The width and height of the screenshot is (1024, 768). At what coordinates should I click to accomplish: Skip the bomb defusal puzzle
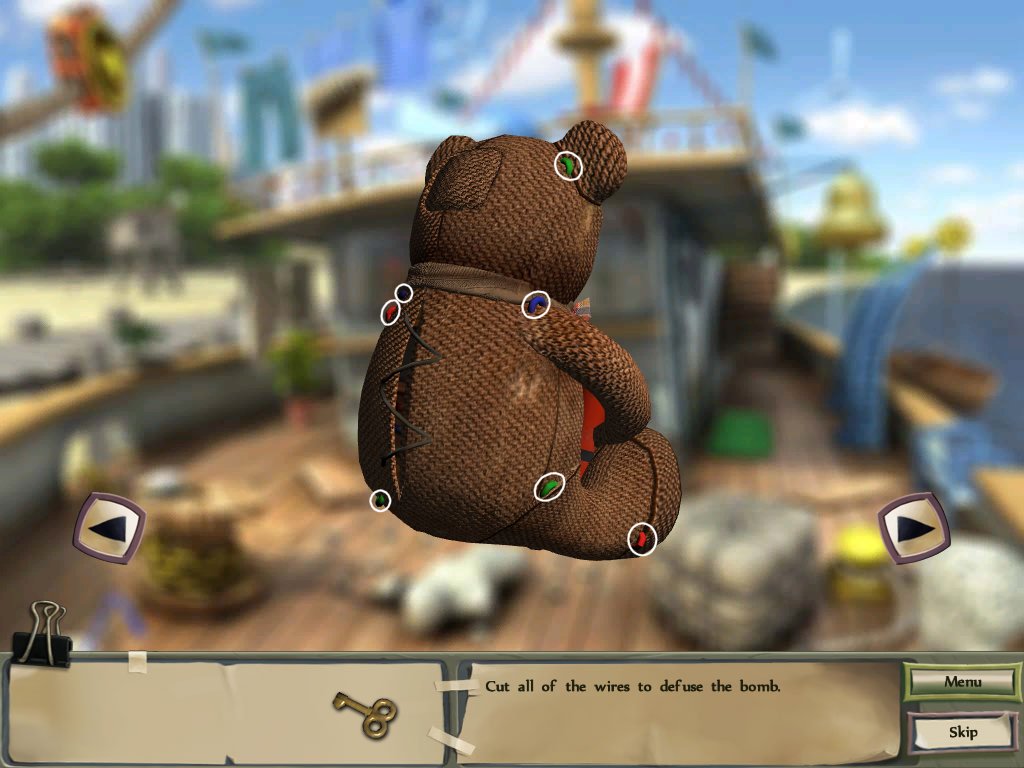(x=962, y=732)
